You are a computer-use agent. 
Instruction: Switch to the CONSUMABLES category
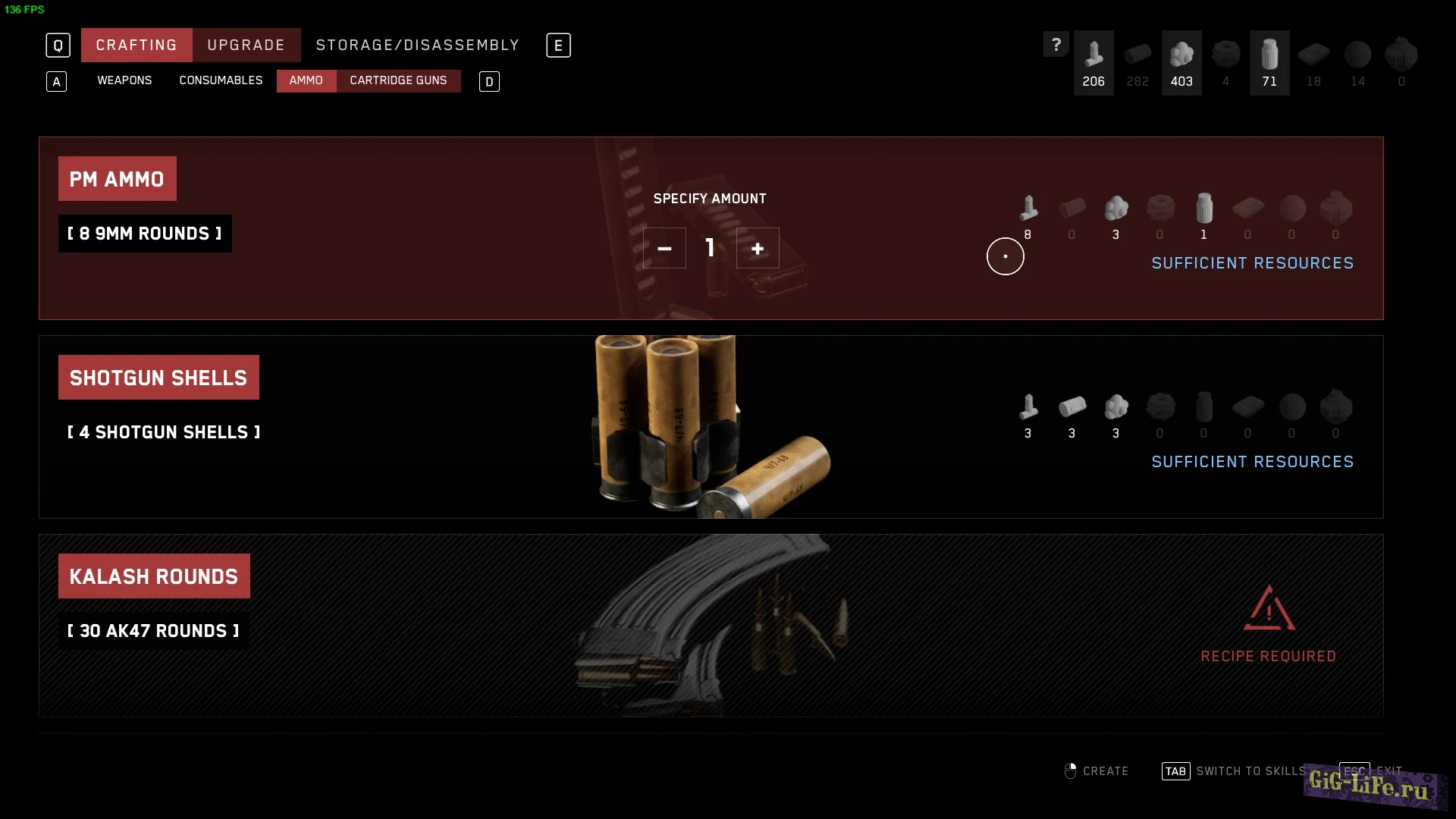pos(221,80)
